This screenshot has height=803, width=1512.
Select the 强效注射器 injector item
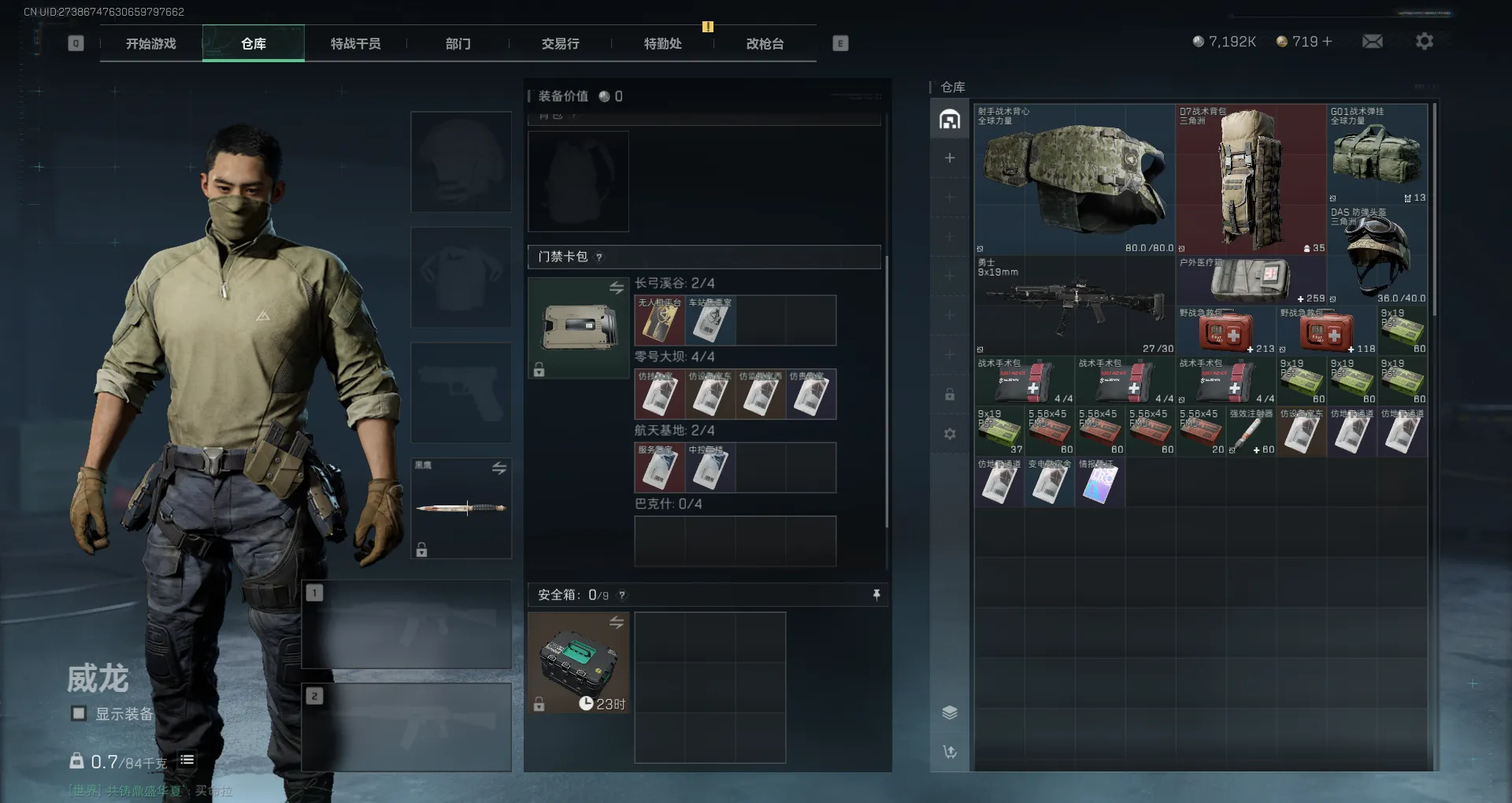click(1251, 433)
